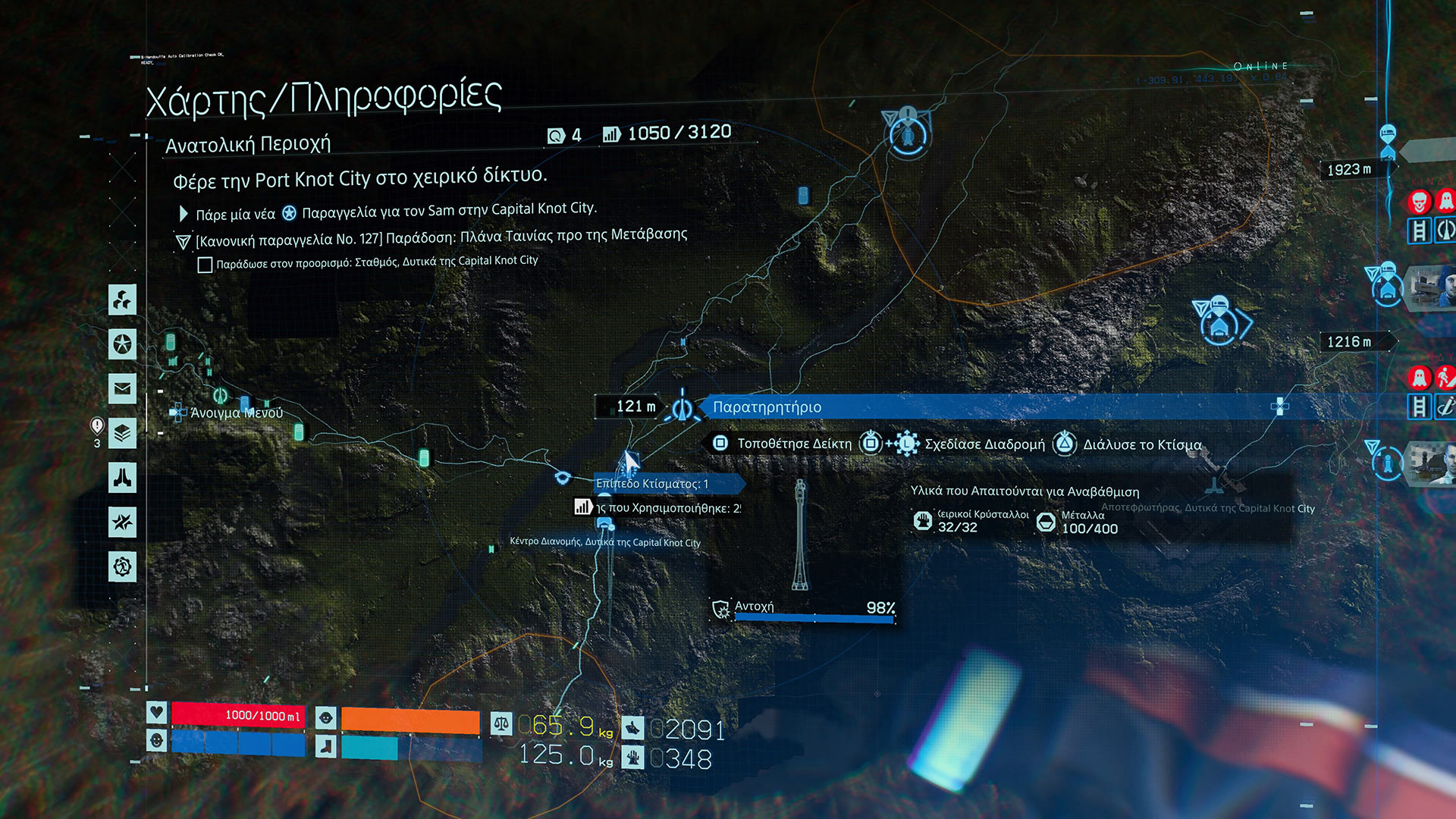Screen dimensions: 1456x819
Task: Open the star emblem sidebar menu
Action: tap(122, 344)
